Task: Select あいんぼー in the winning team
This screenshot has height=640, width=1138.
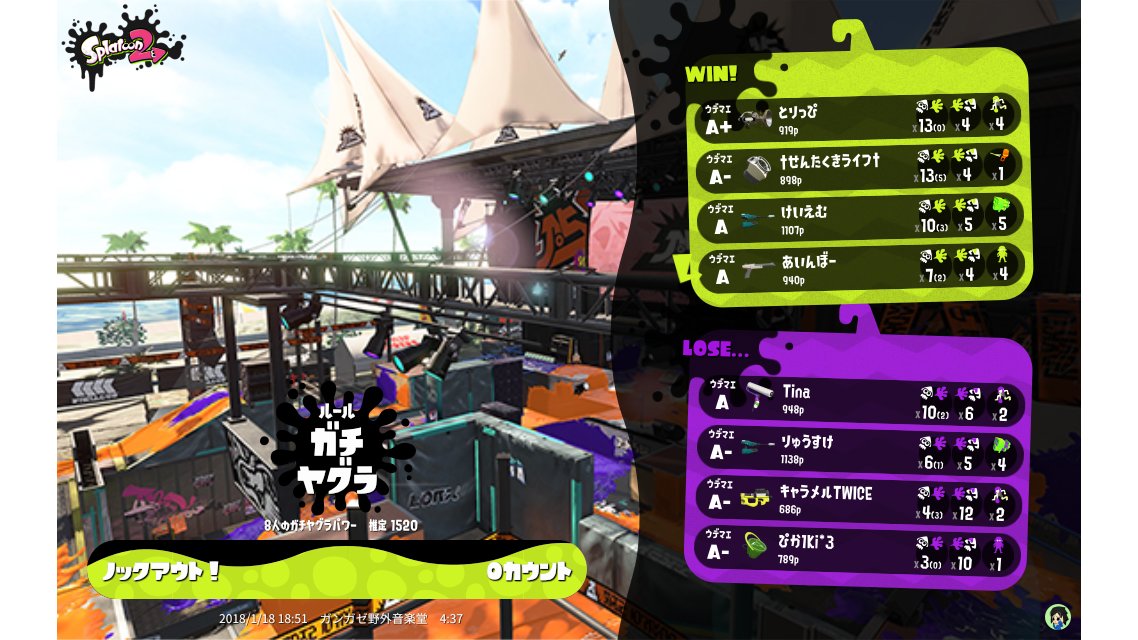Action: tap(858, 266)
